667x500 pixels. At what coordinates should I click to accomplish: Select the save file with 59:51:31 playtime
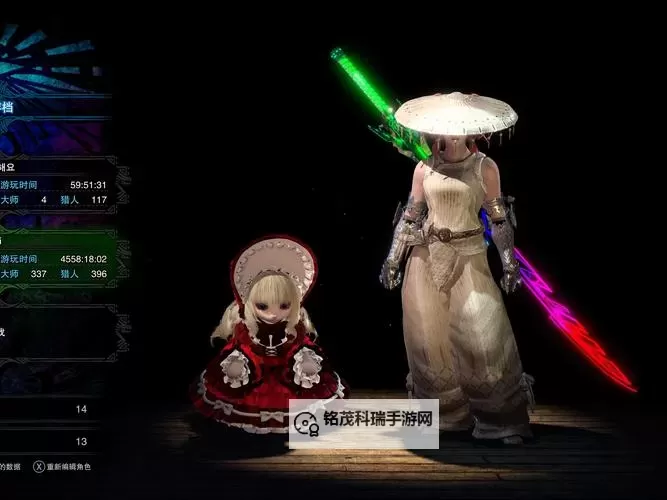point(58,185)
